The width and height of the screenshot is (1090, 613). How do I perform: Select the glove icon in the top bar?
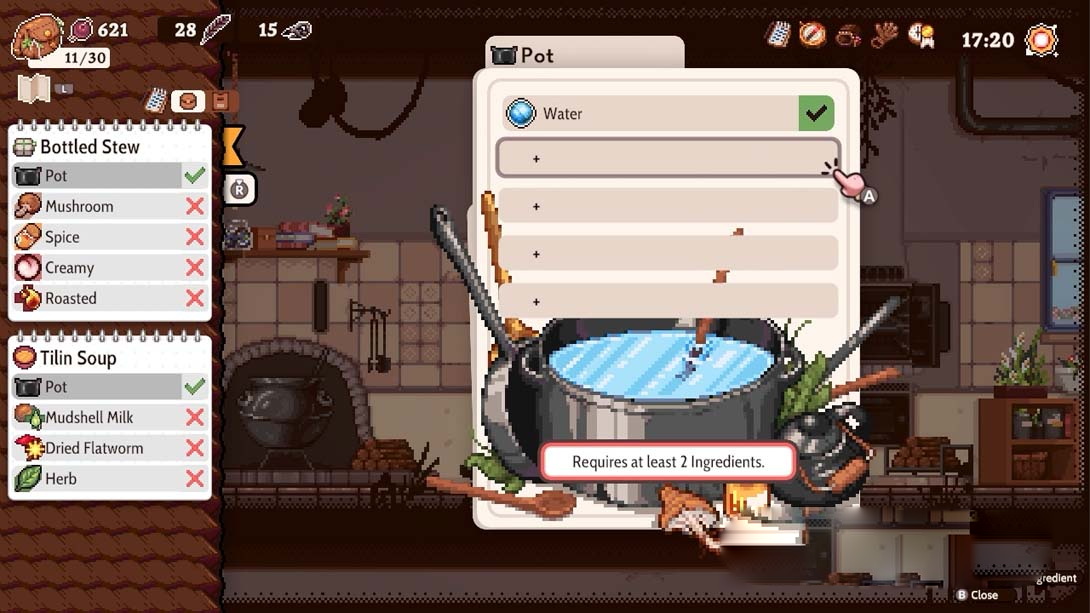[x=884, y=35]
